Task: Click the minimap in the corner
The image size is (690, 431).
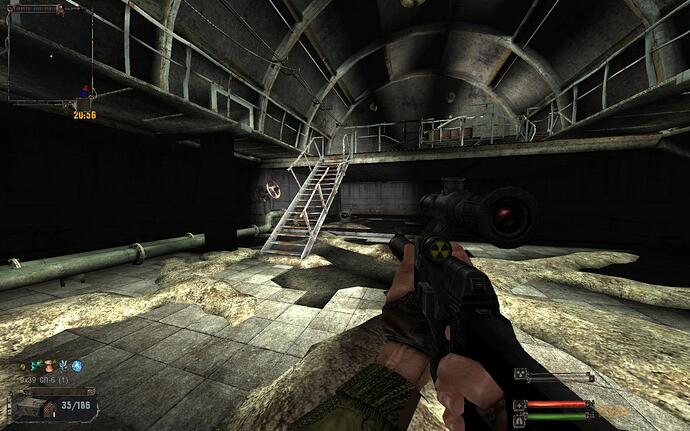Action: click(x=50, y=55)
